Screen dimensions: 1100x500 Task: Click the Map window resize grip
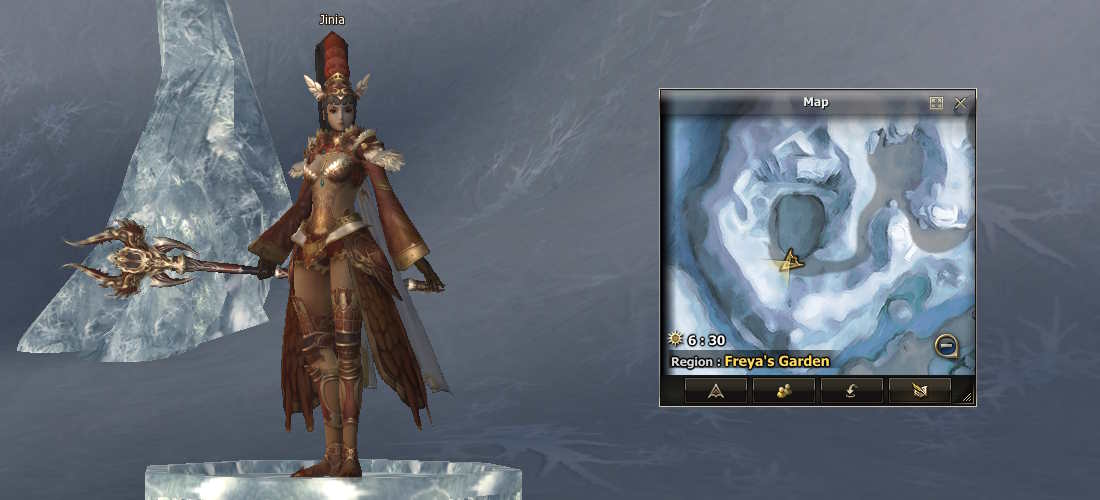[967, 398]
